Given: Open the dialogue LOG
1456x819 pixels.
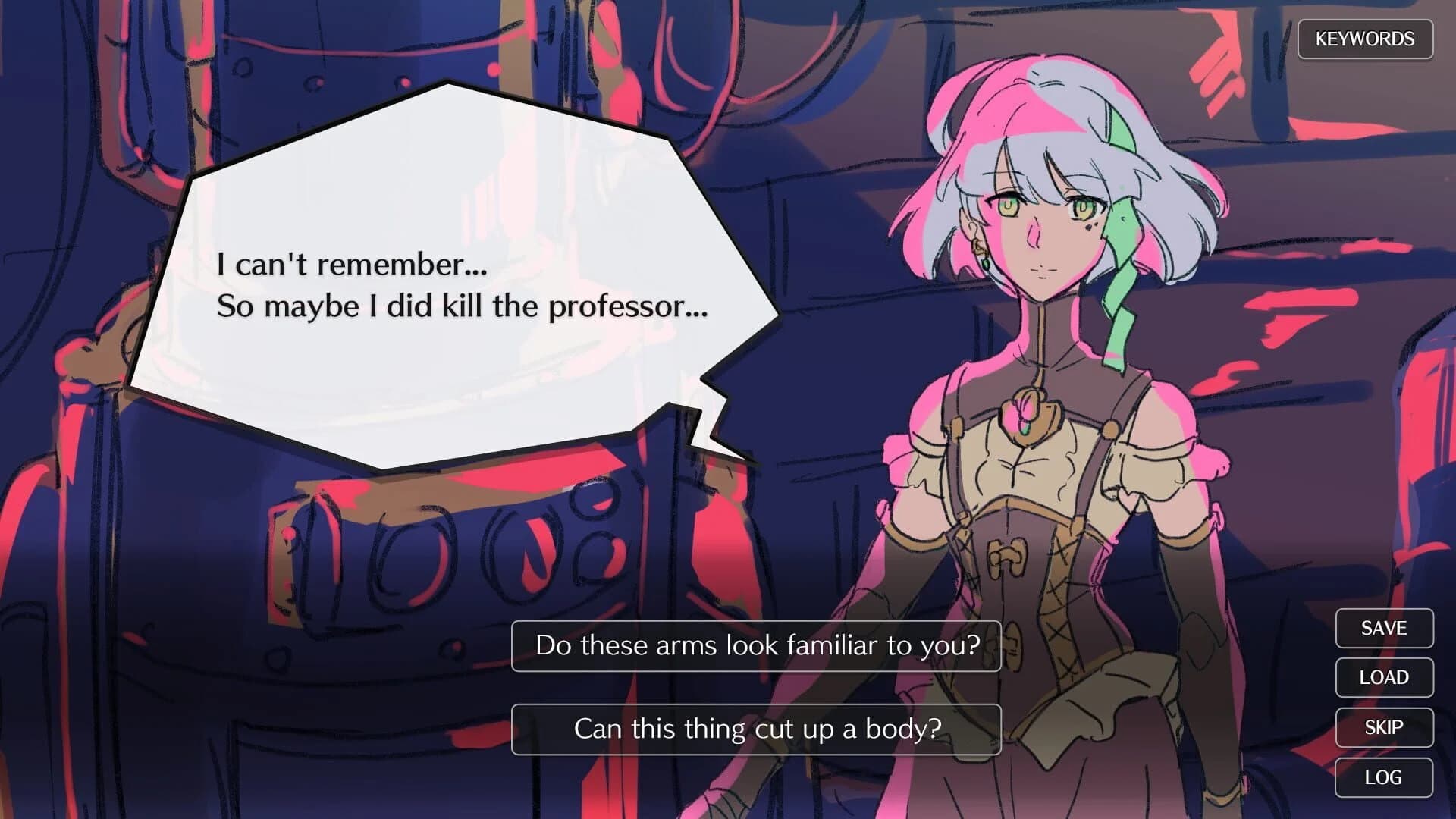Looking at the screenshot, I should click(1383, 777).
